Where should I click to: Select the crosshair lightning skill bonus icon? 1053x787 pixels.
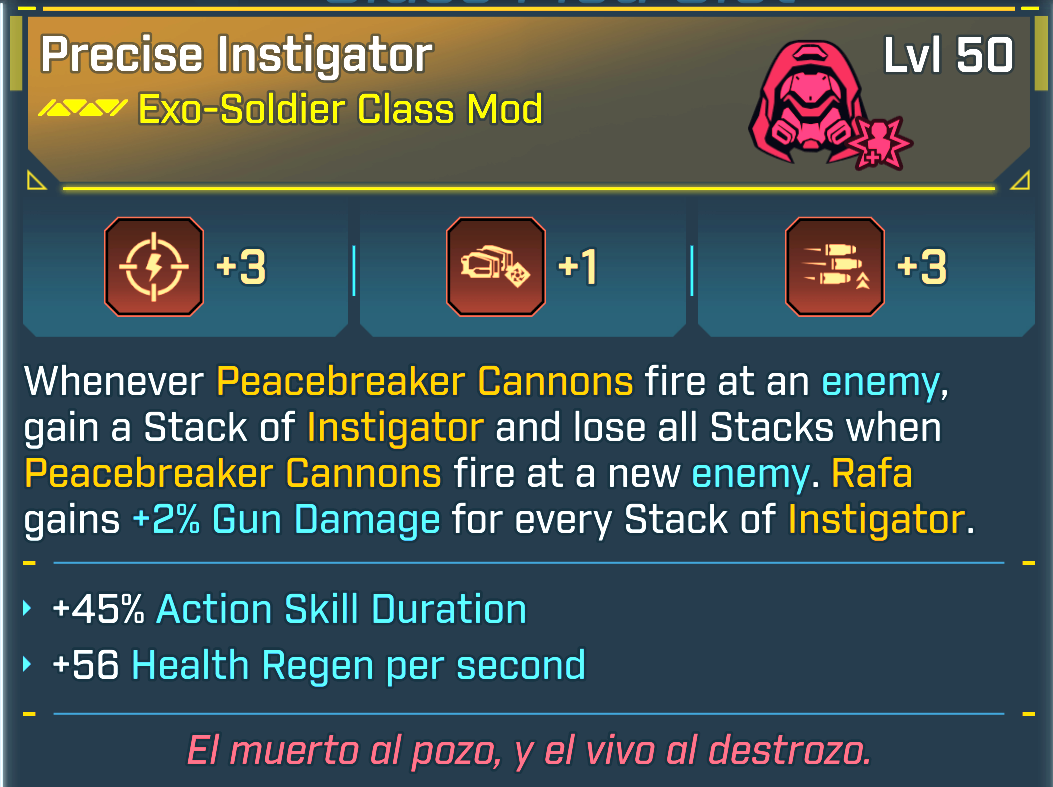coord(154,267)
